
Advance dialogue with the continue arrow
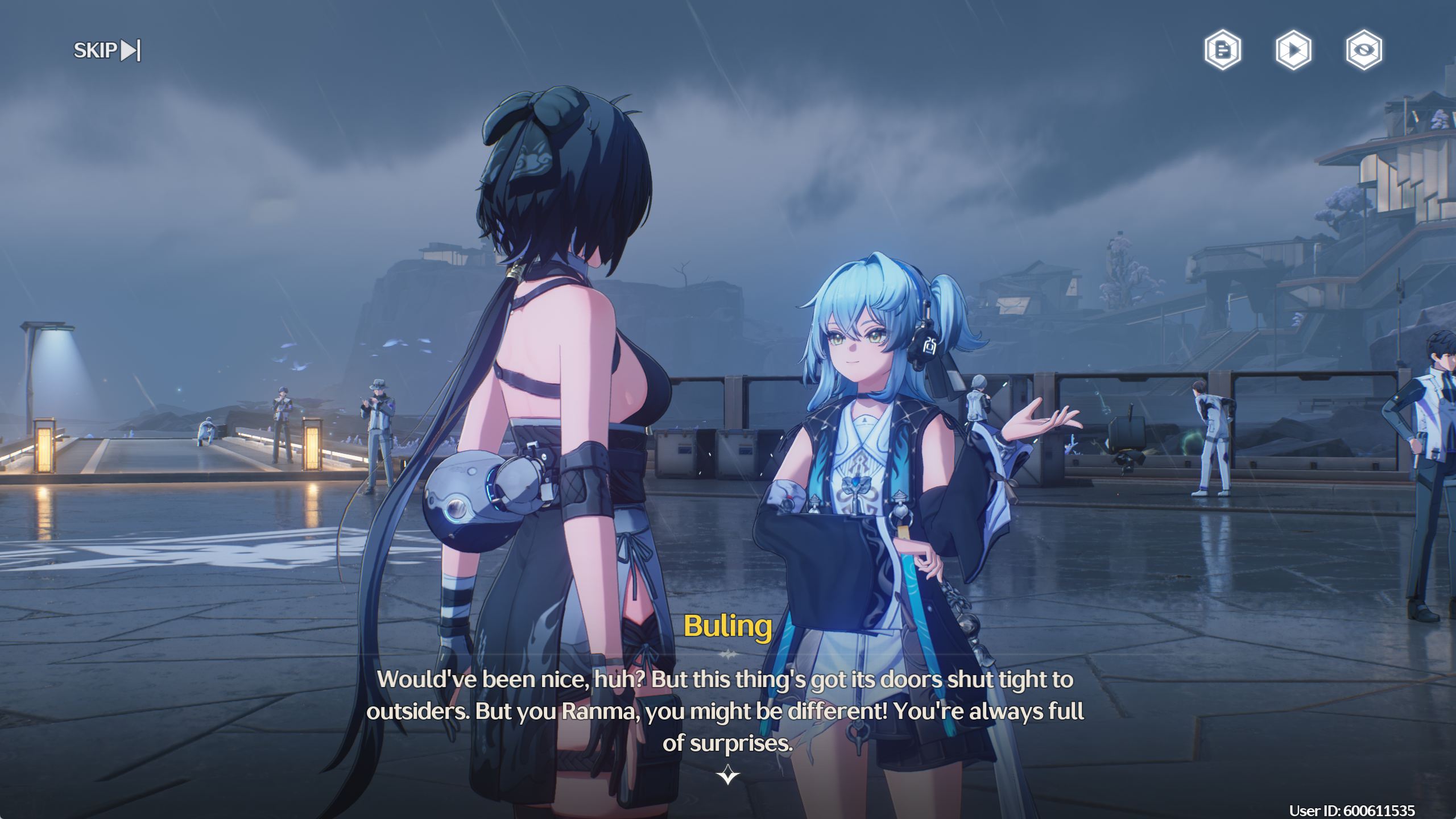click(x=728, y=775)
